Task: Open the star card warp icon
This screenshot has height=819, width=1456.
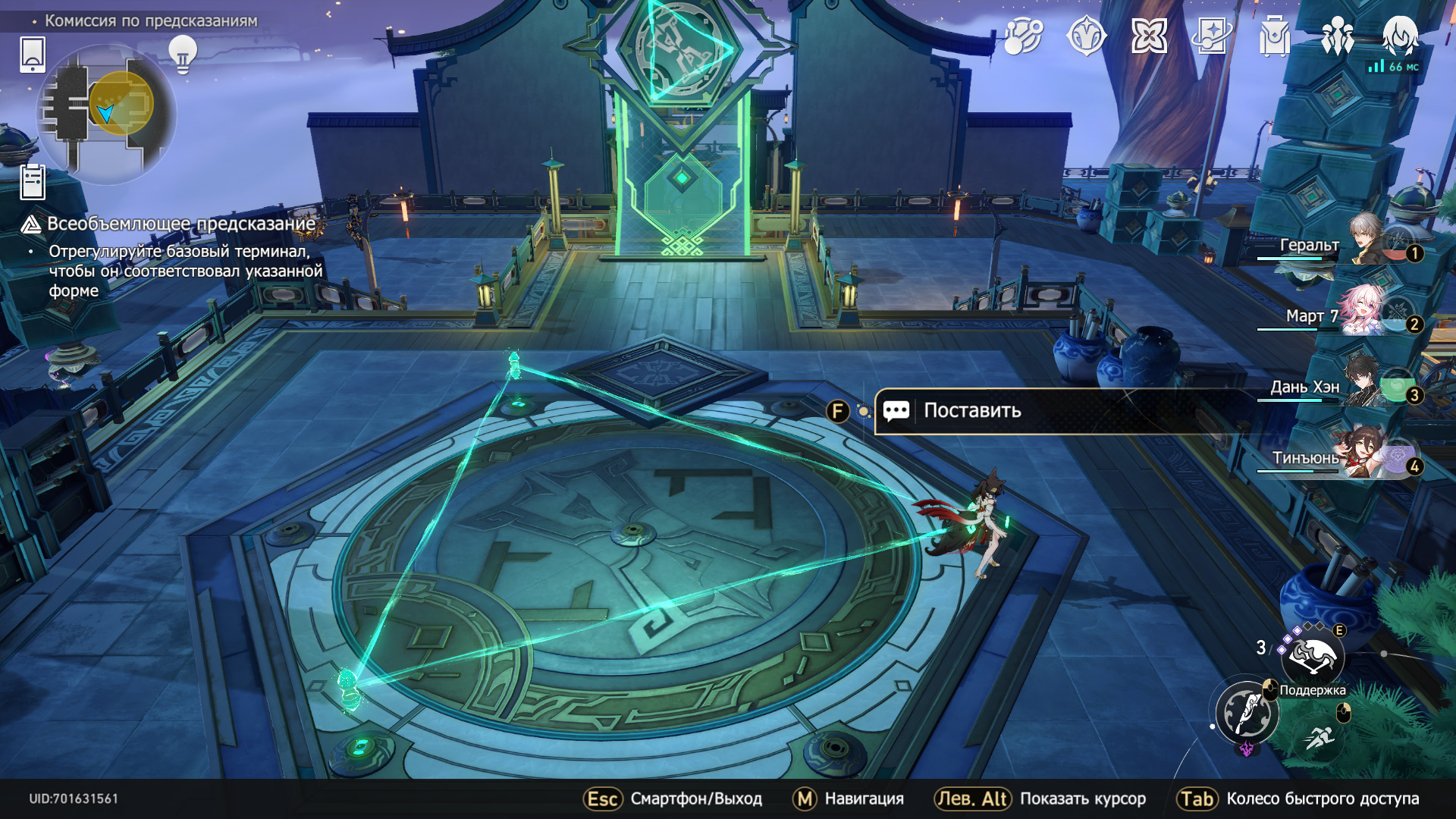Action: pos(1212,36)
